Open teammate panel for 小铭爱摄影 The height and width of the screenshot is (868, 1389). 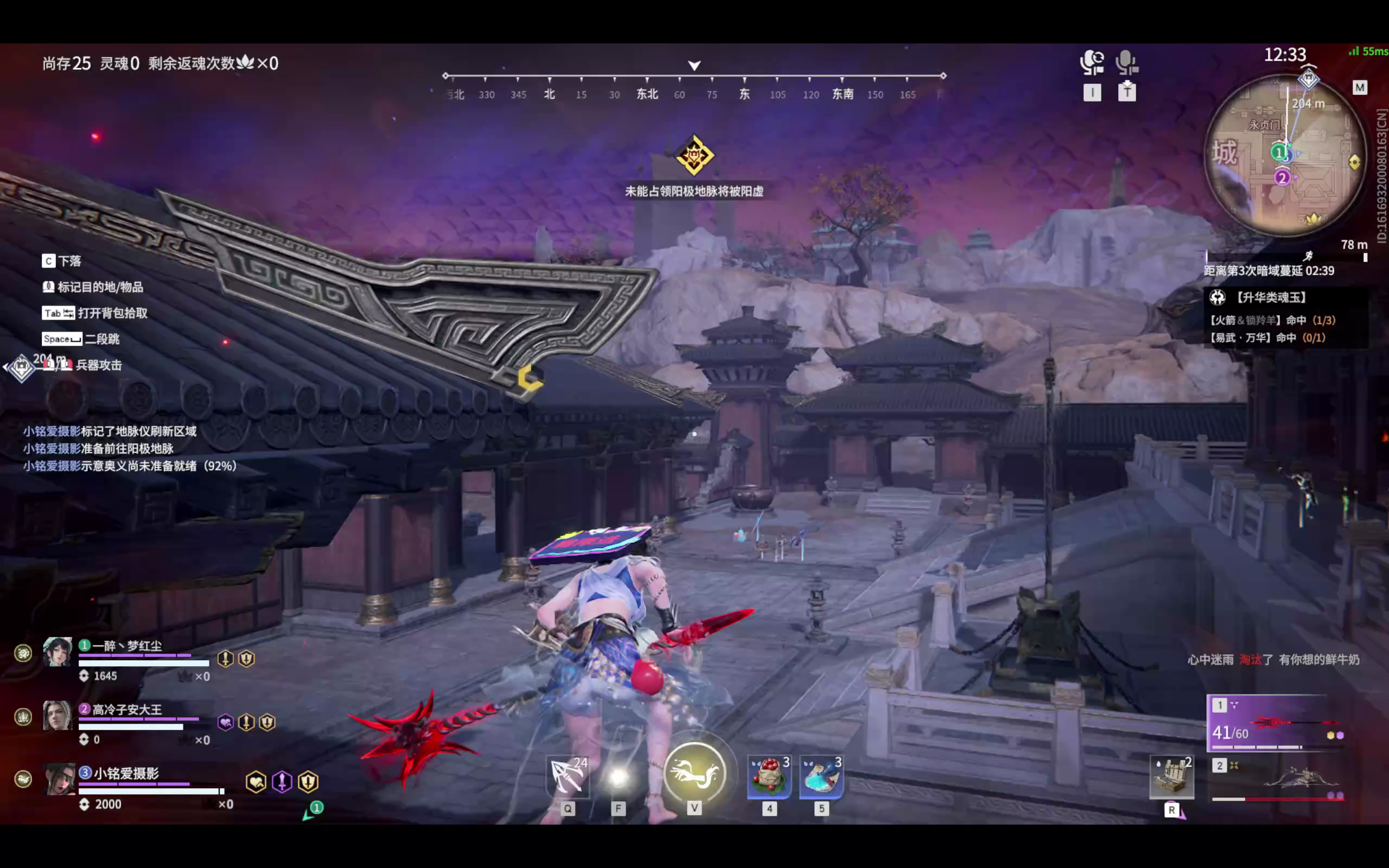pos(60,780)
